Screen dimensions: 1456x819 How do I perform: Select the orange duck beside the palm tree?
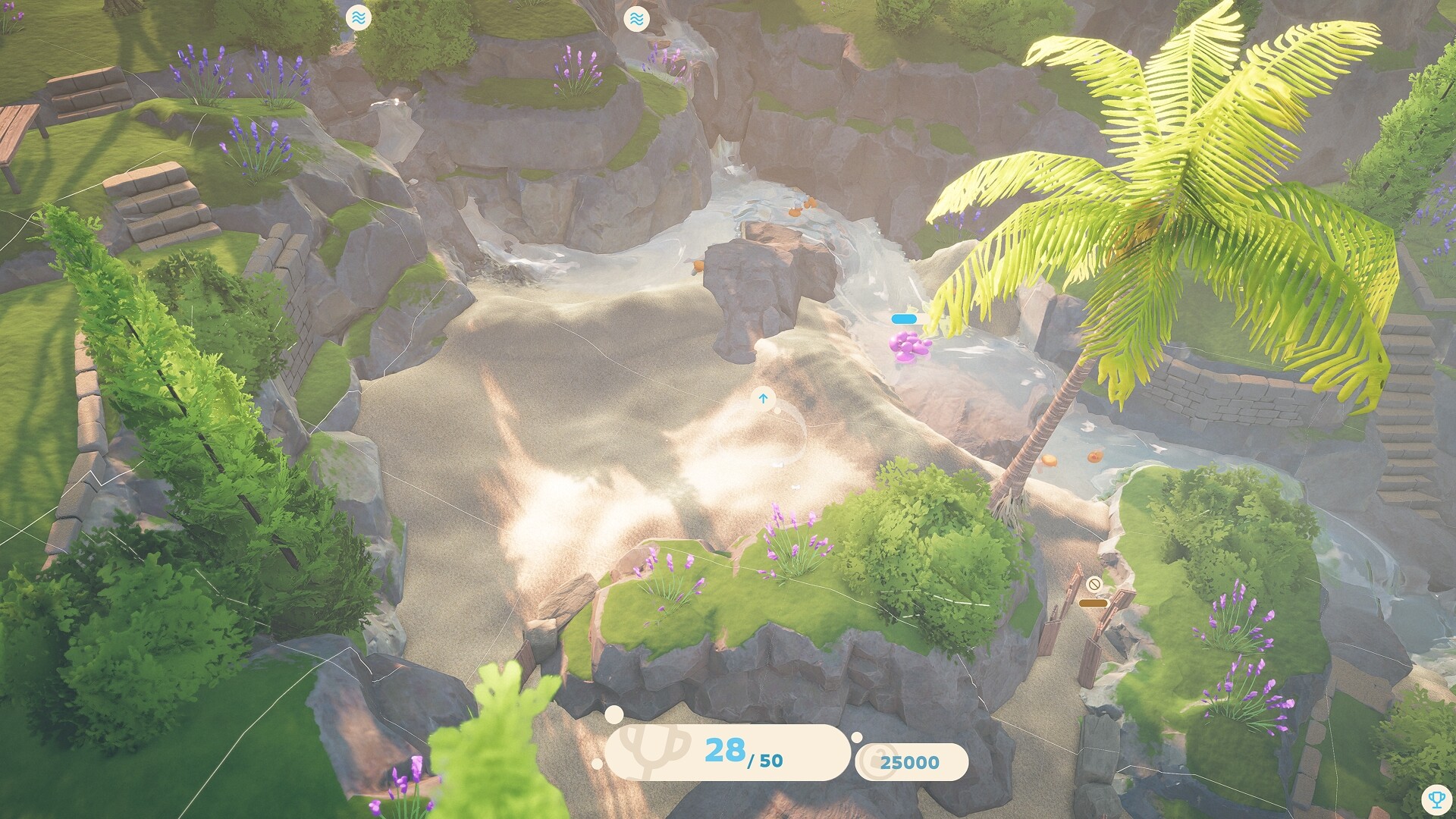(x=1050, y=461)
